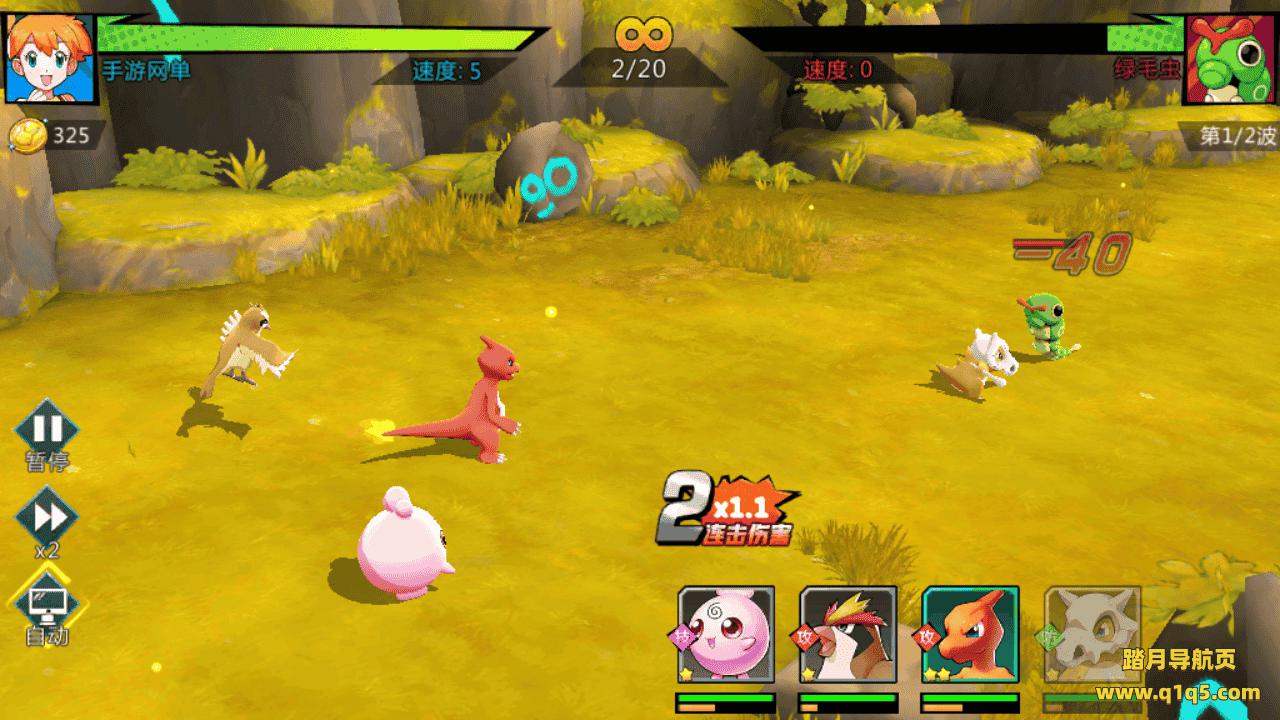Enable 自动 auto-battle mode
Image resolution: width=1280 pixels, height=720 pixels.
[47, 601]
